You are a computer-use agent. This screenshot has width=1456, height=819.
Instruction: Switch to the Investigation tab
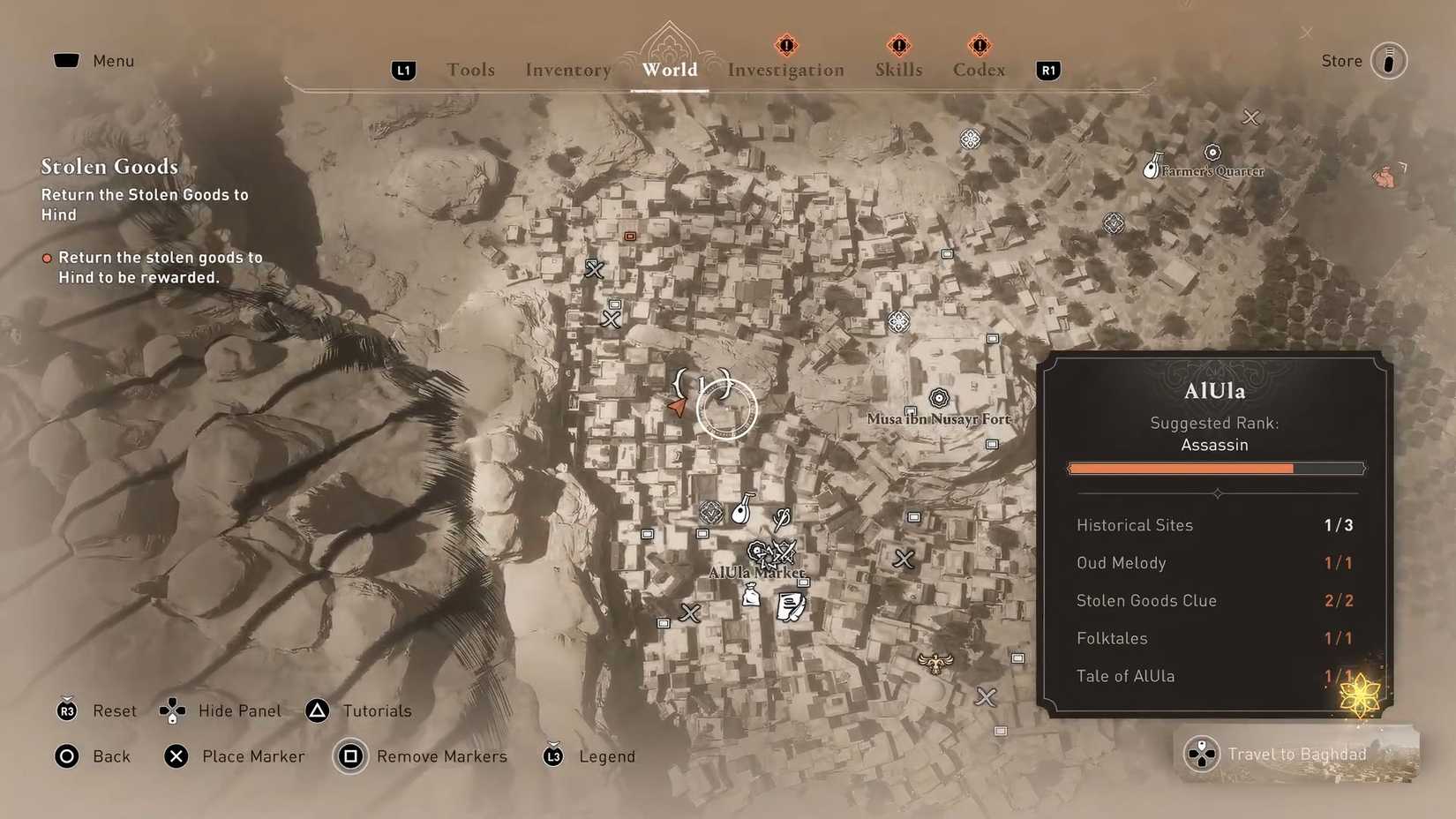(784, 70)
